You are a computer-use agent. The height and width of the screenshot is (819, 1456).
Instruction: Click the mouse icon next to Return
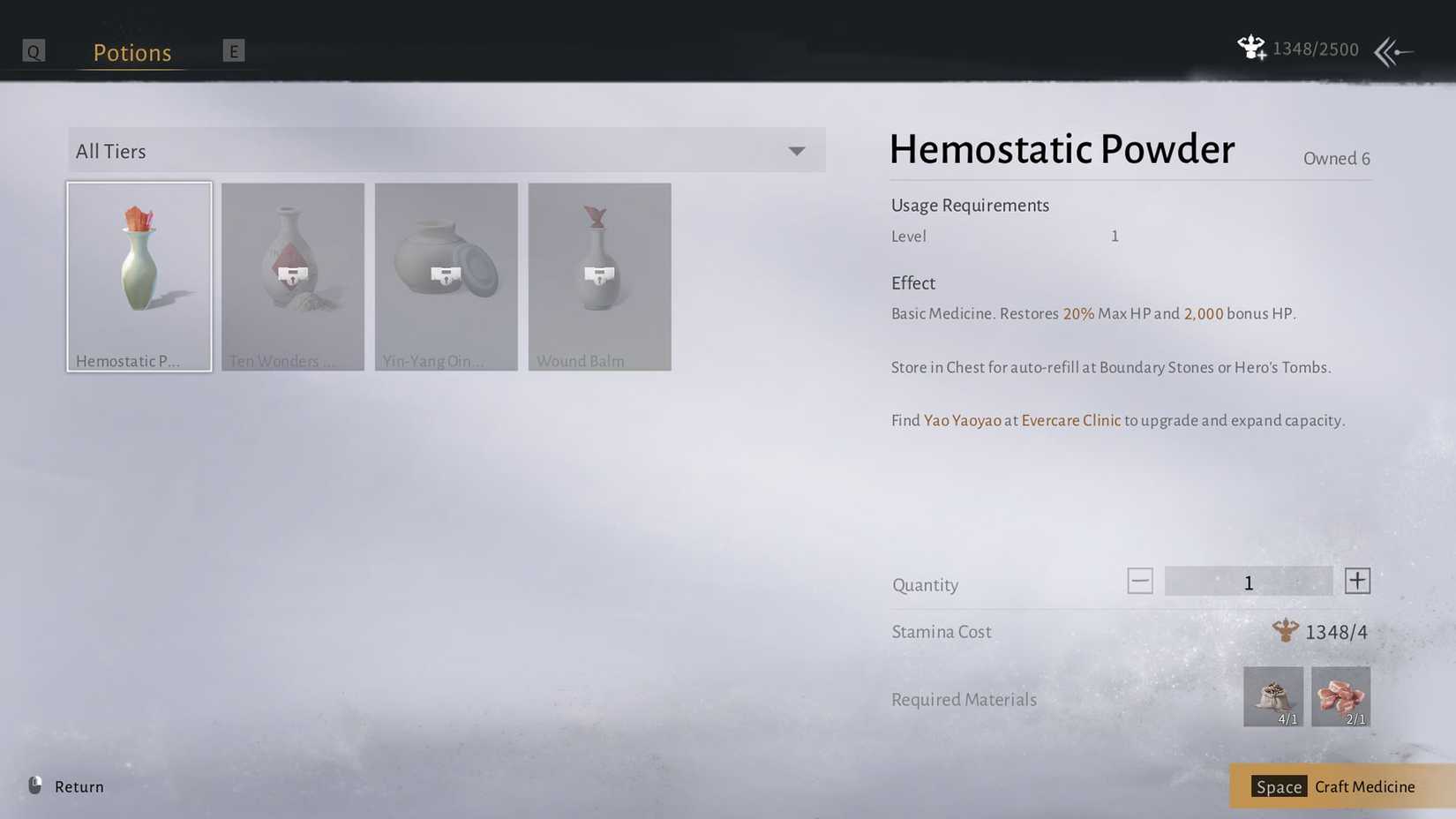pyautogui.click(x=34, y=786)
